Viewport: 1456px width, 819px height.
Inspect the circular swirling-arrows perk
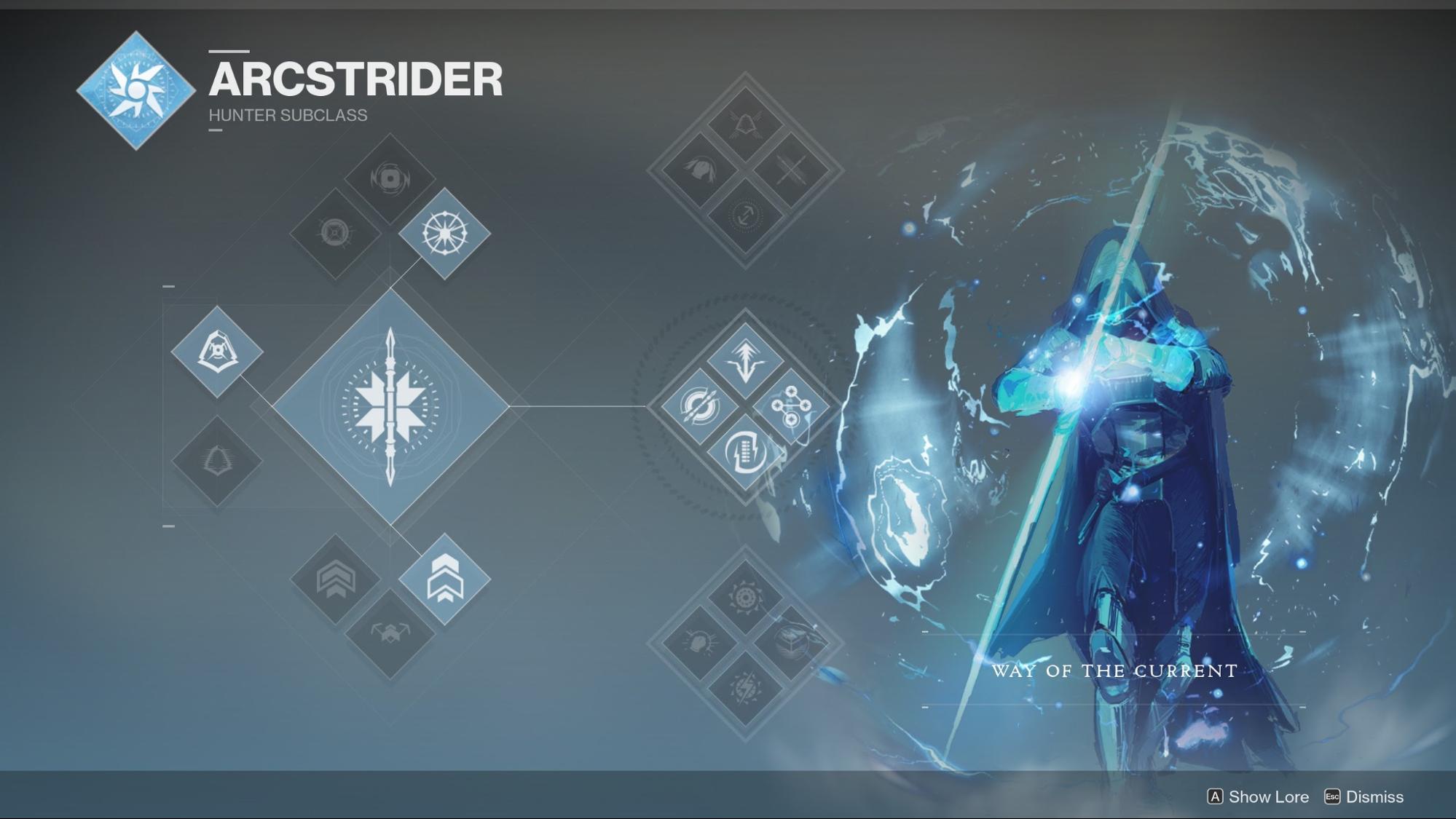tap(699, 406)
